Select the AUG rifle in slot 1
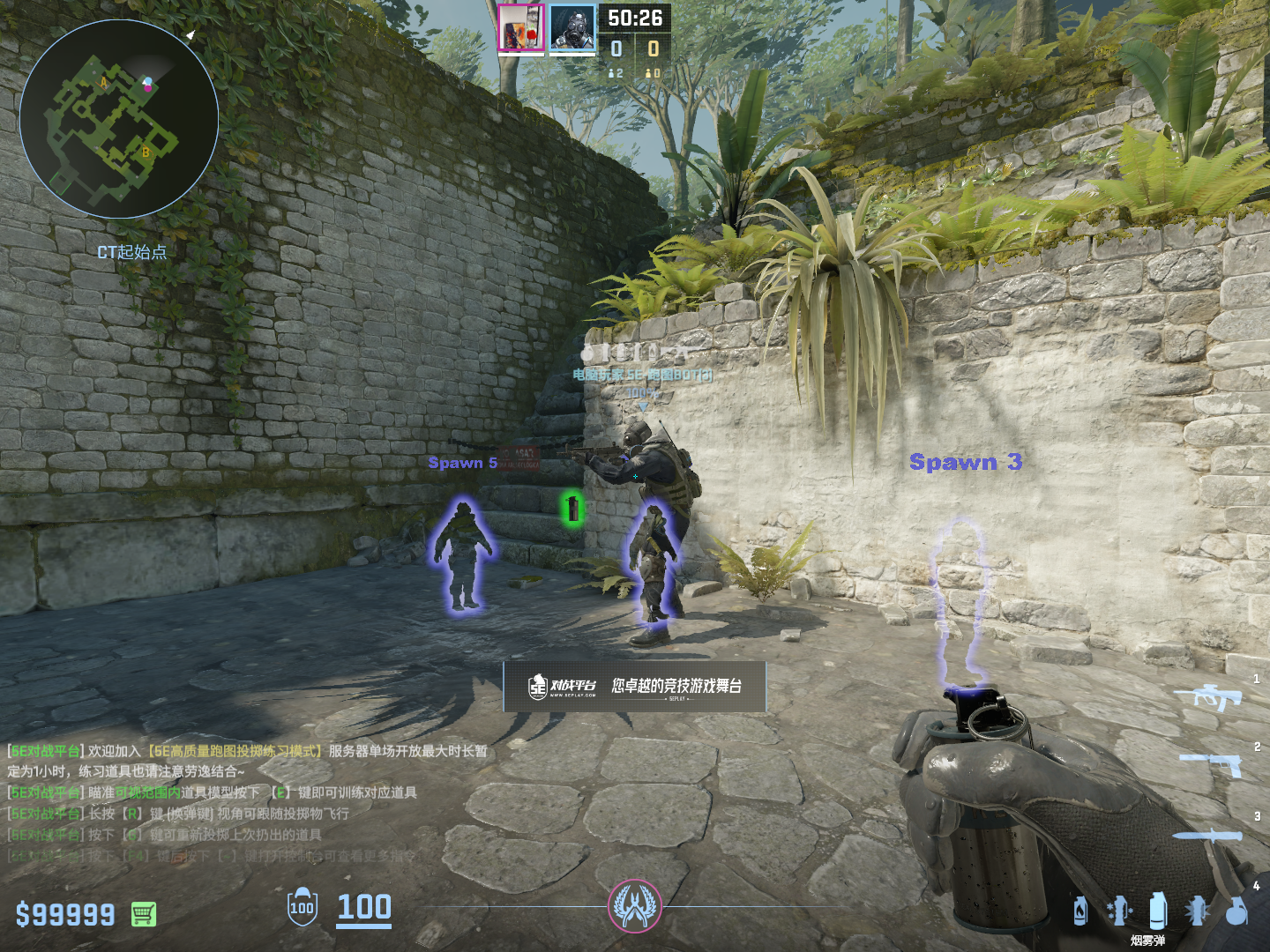Viewport: 1270px width, 952px height. click(1208, 697)
